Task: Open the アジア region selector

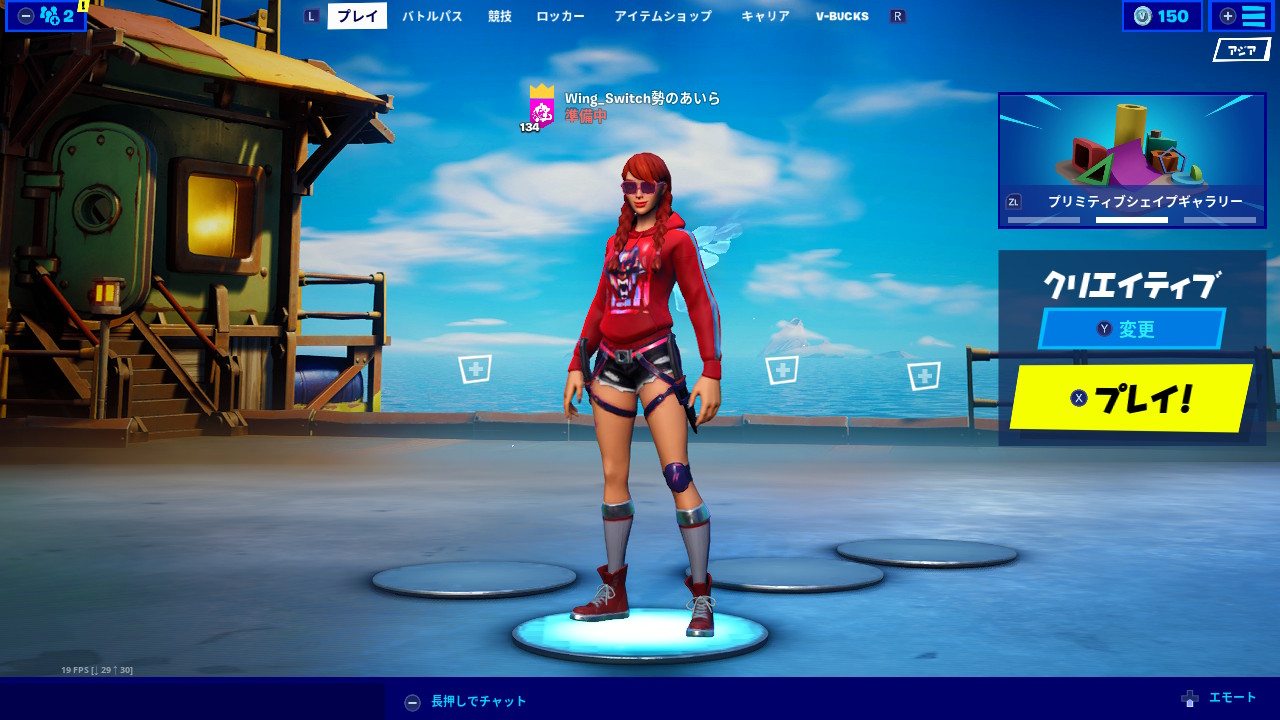Action: click(1240, 48)
